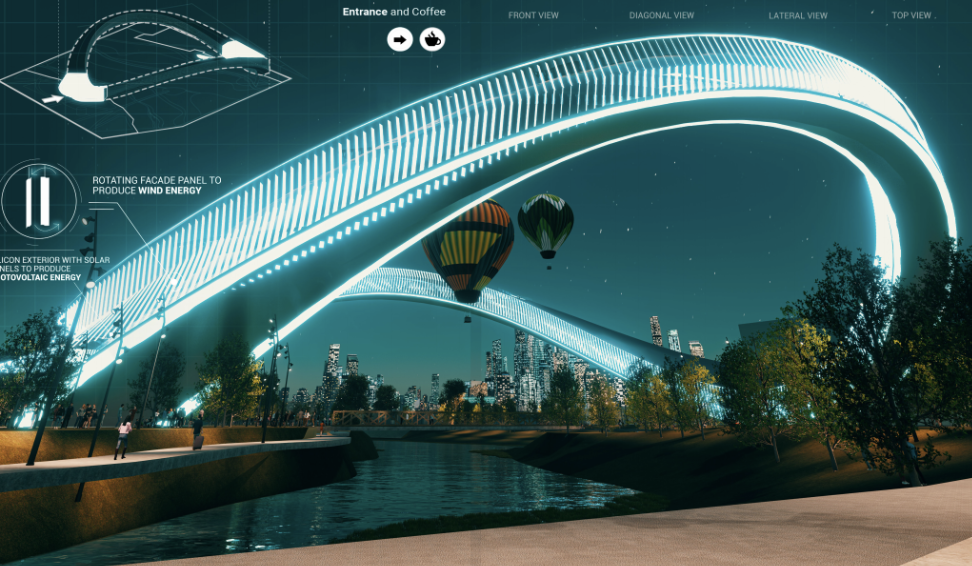Select the coffee cup icon
Viewport: 972px width, 566px height.
[x=432, y=40]
